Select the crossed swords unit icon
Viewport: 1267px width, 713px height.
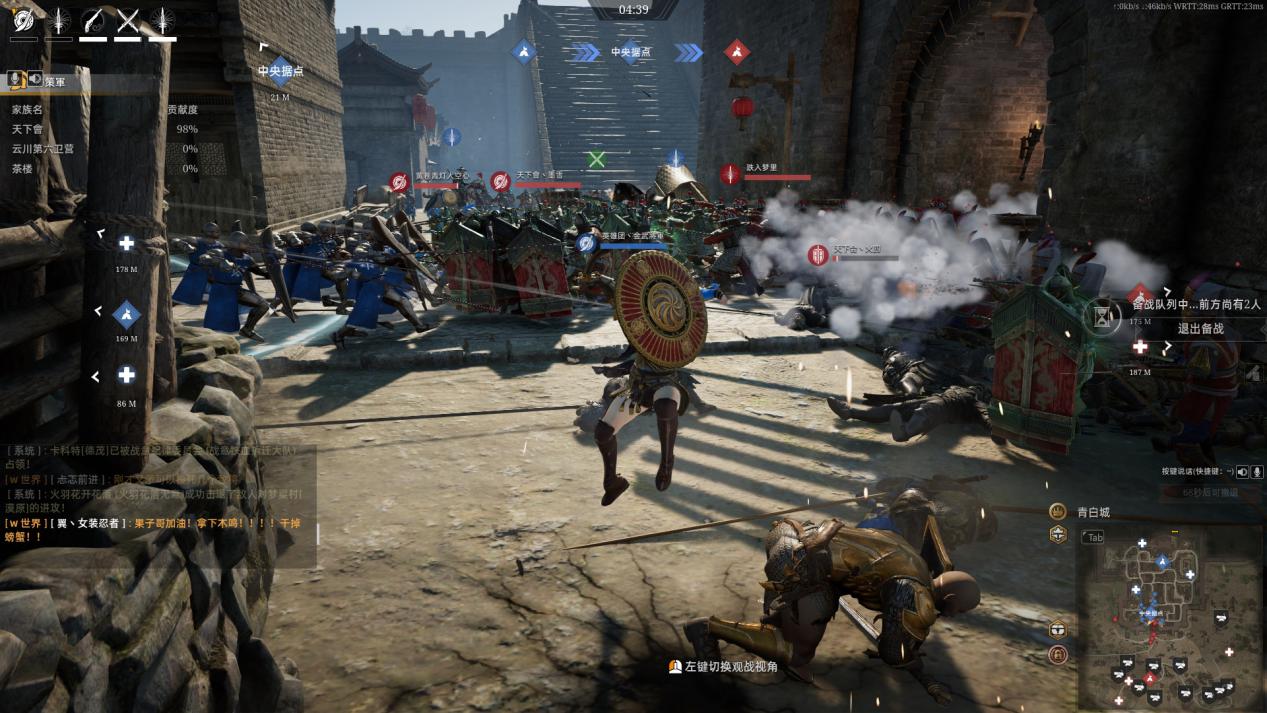coord(128,20)
